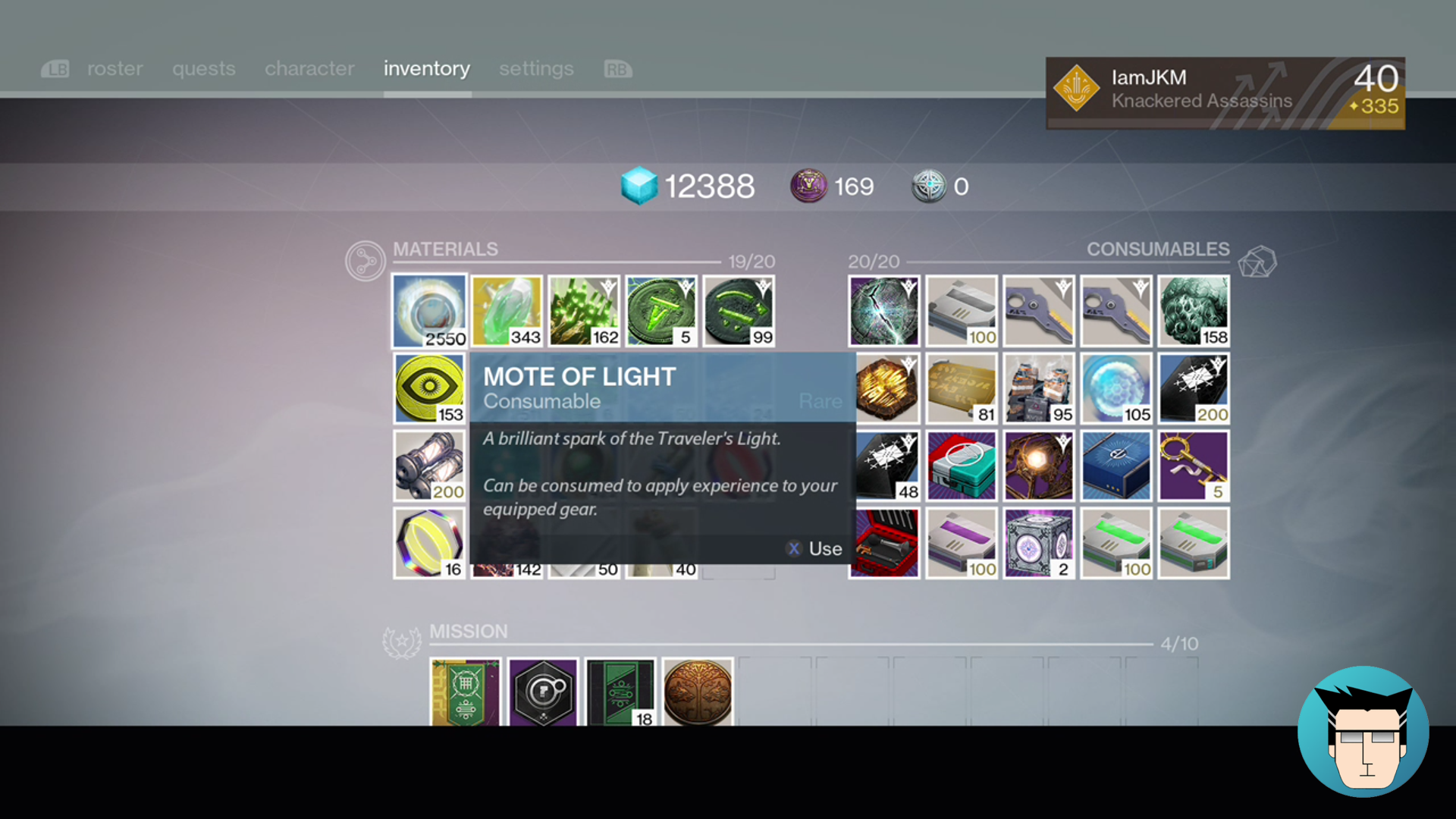The width and height of the screenshot is (1456, 819).
Task: Click the cartoon face channel avatar overlay
Action: pos(1363,732)
